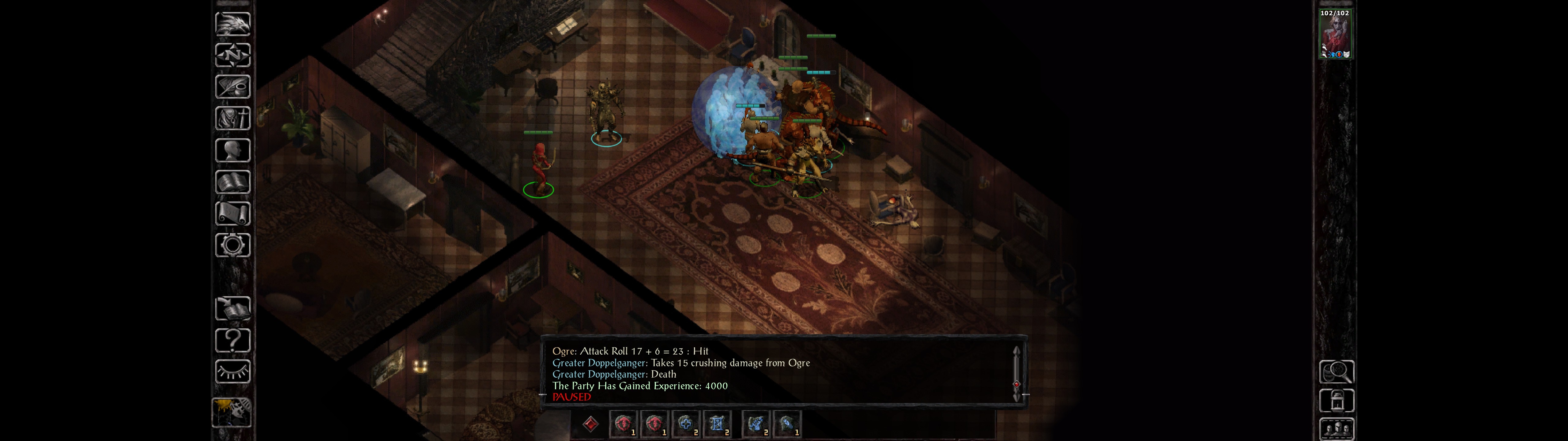Open the inventory screen button
Image resolution: width=1568 pixels, height=441 pixels.
[232, 119]
